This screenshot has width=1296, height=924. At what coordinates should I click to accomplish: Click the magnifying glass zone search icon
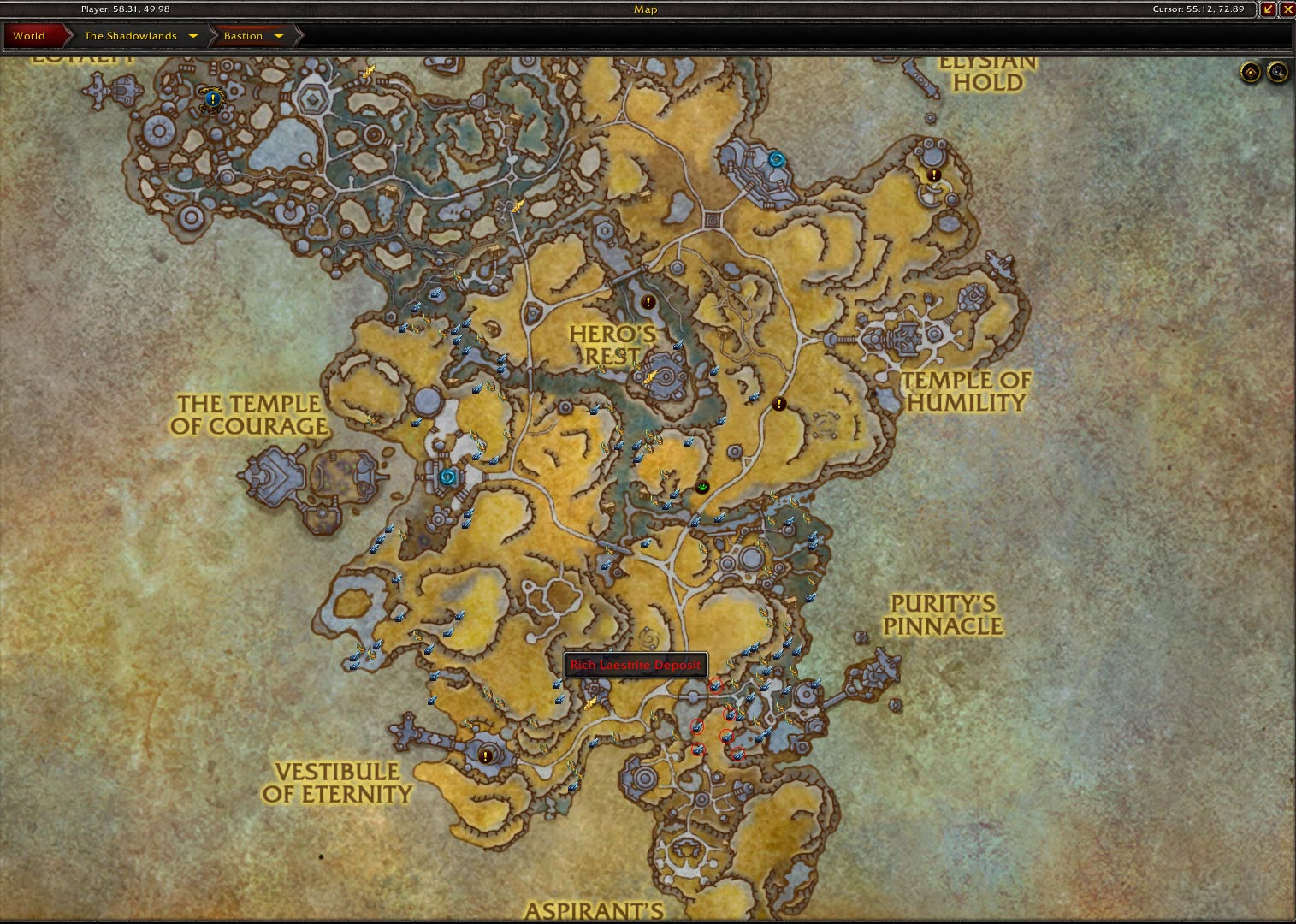click(1275, 73)
